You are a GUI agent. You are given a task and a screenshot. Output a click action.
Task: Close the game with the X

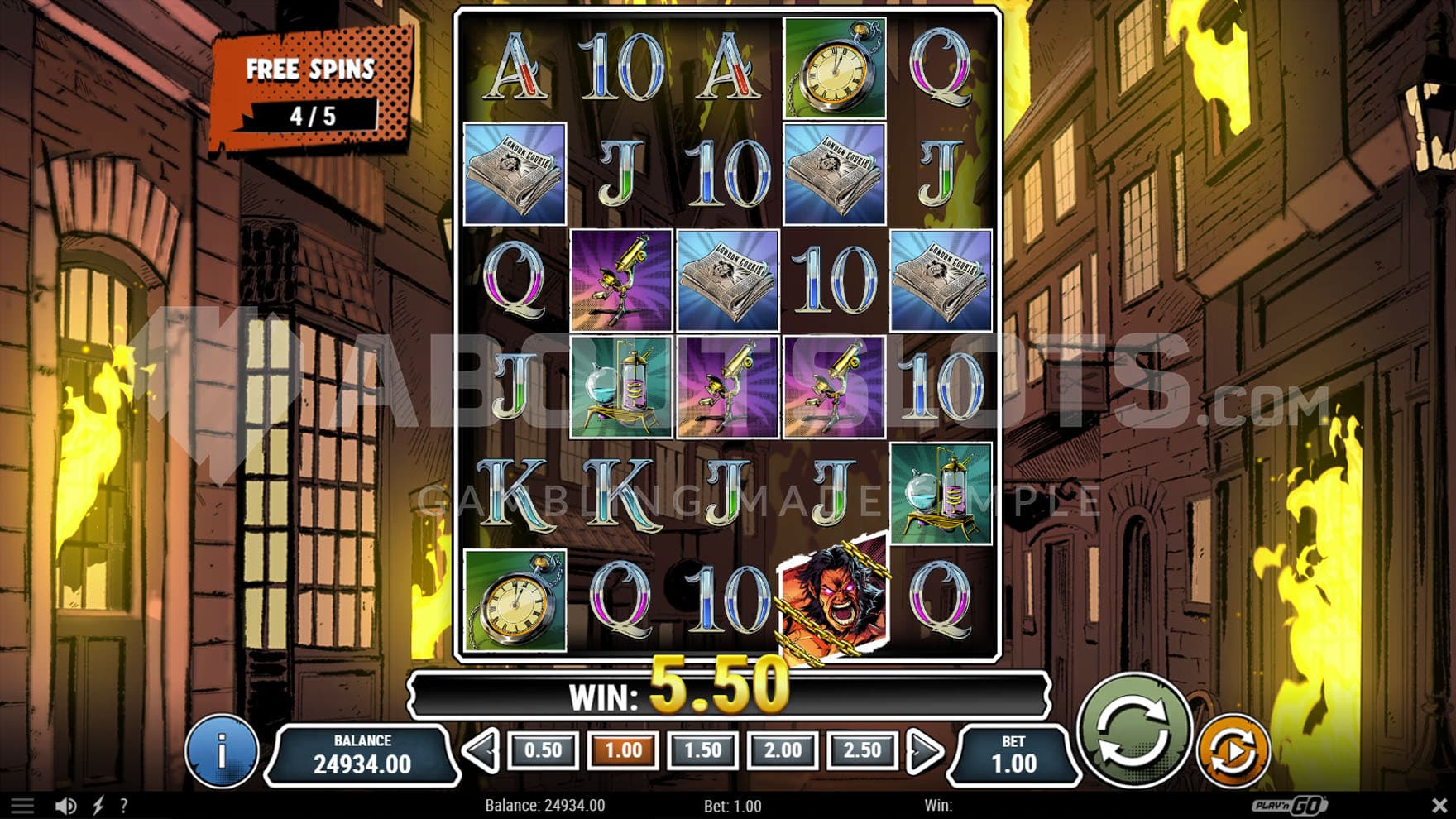tap(1439, 805)
